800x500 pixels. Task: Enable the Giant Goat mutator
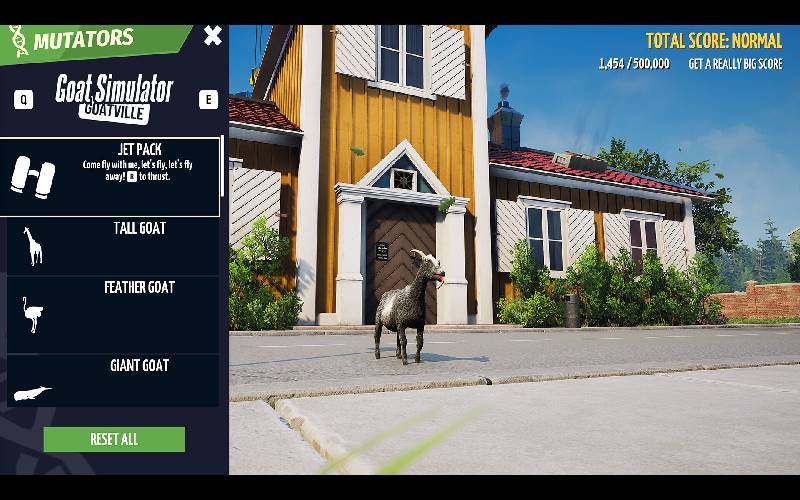[x=112, y=381]
